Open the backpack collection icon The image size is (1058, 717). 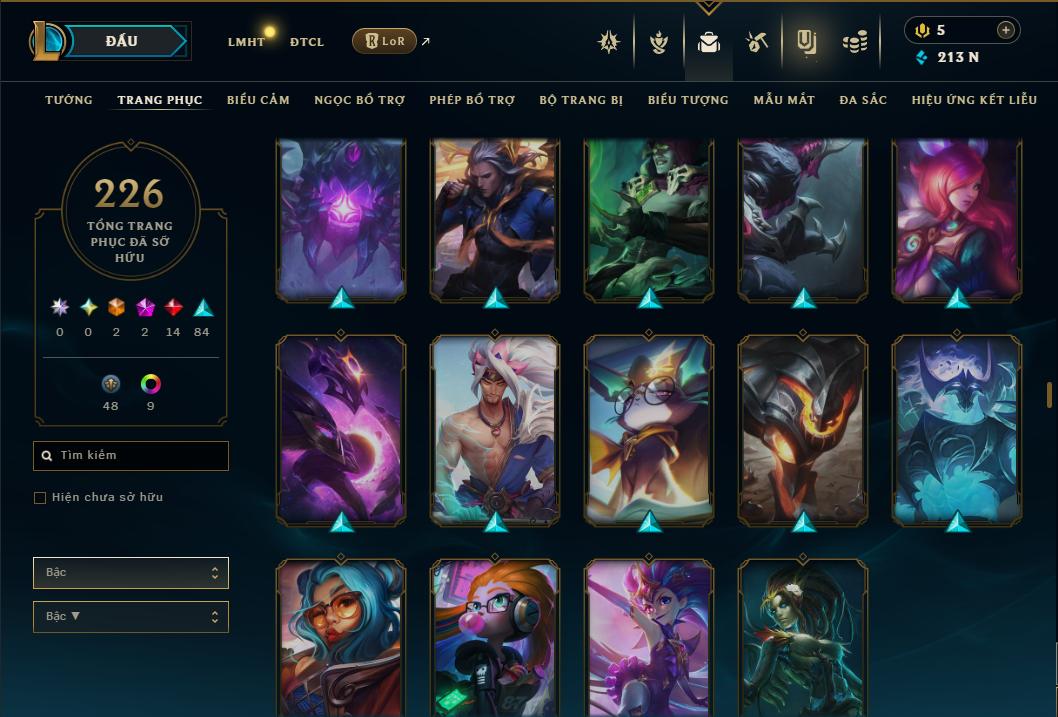(709, 42)
